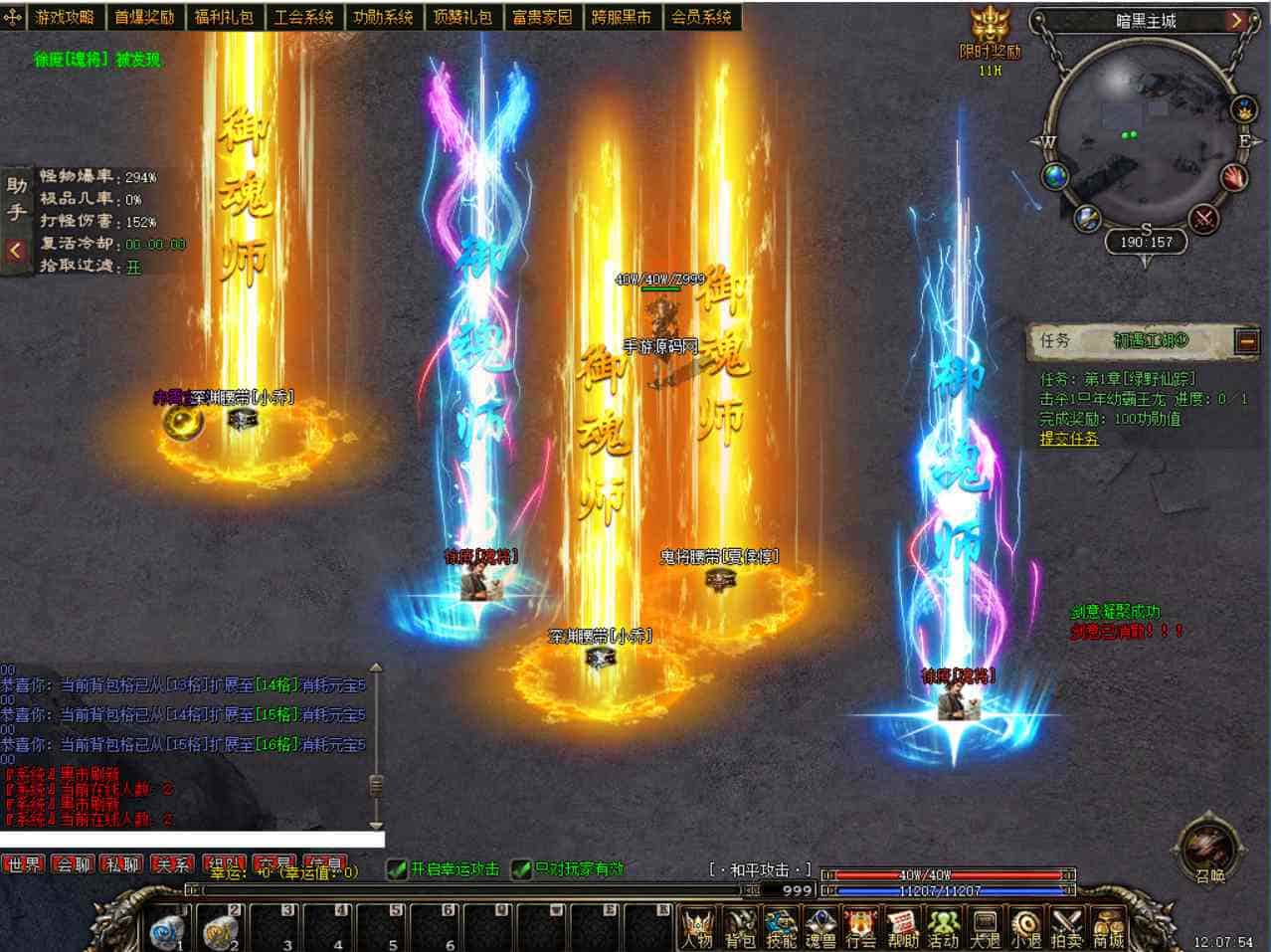Claim the 限时奖励 timed reward icon
The image size is (1271, 952).
point(990,35)
